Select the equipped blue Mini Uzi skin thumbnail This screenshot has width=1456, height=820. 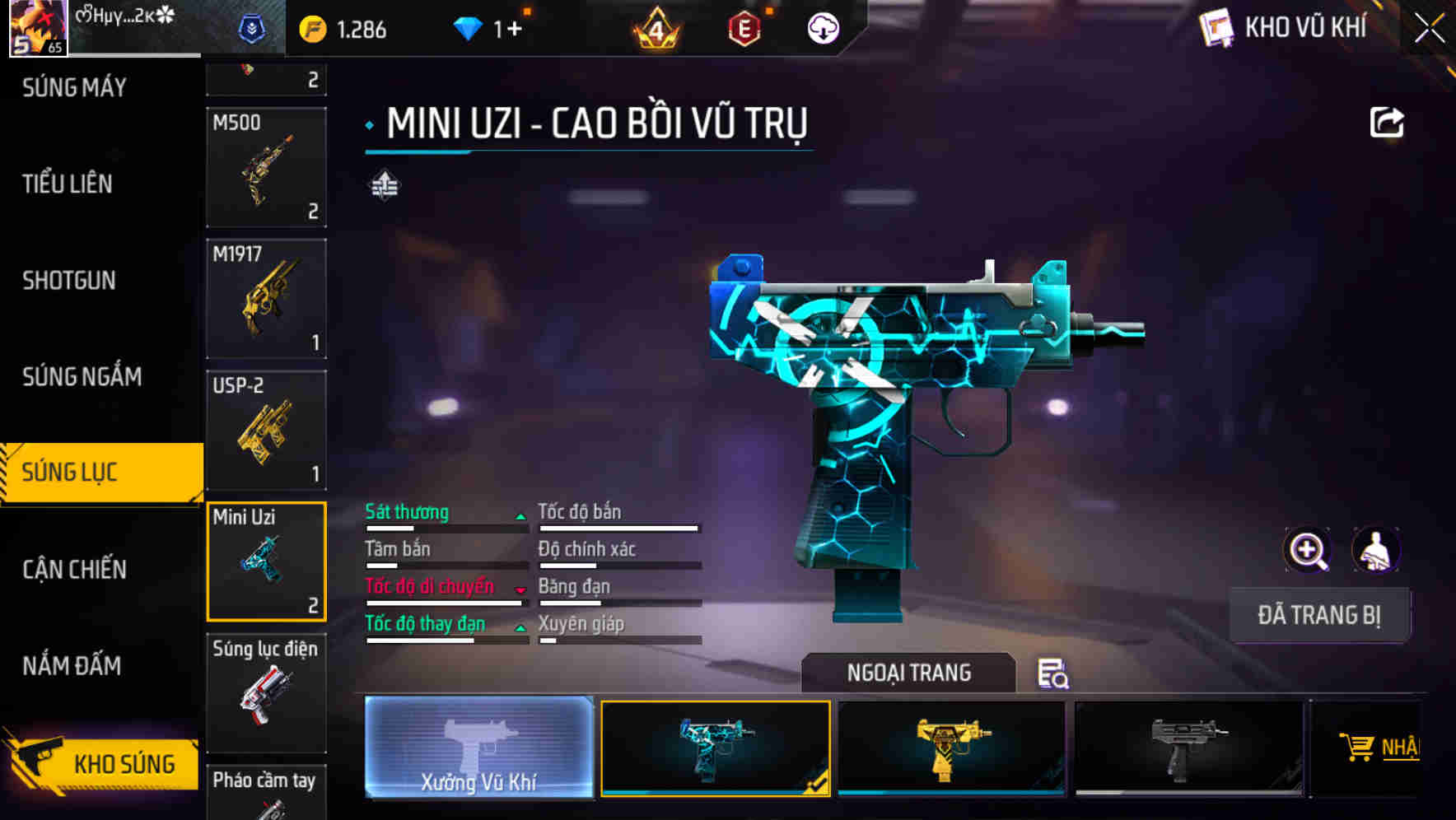coord(715,749)
